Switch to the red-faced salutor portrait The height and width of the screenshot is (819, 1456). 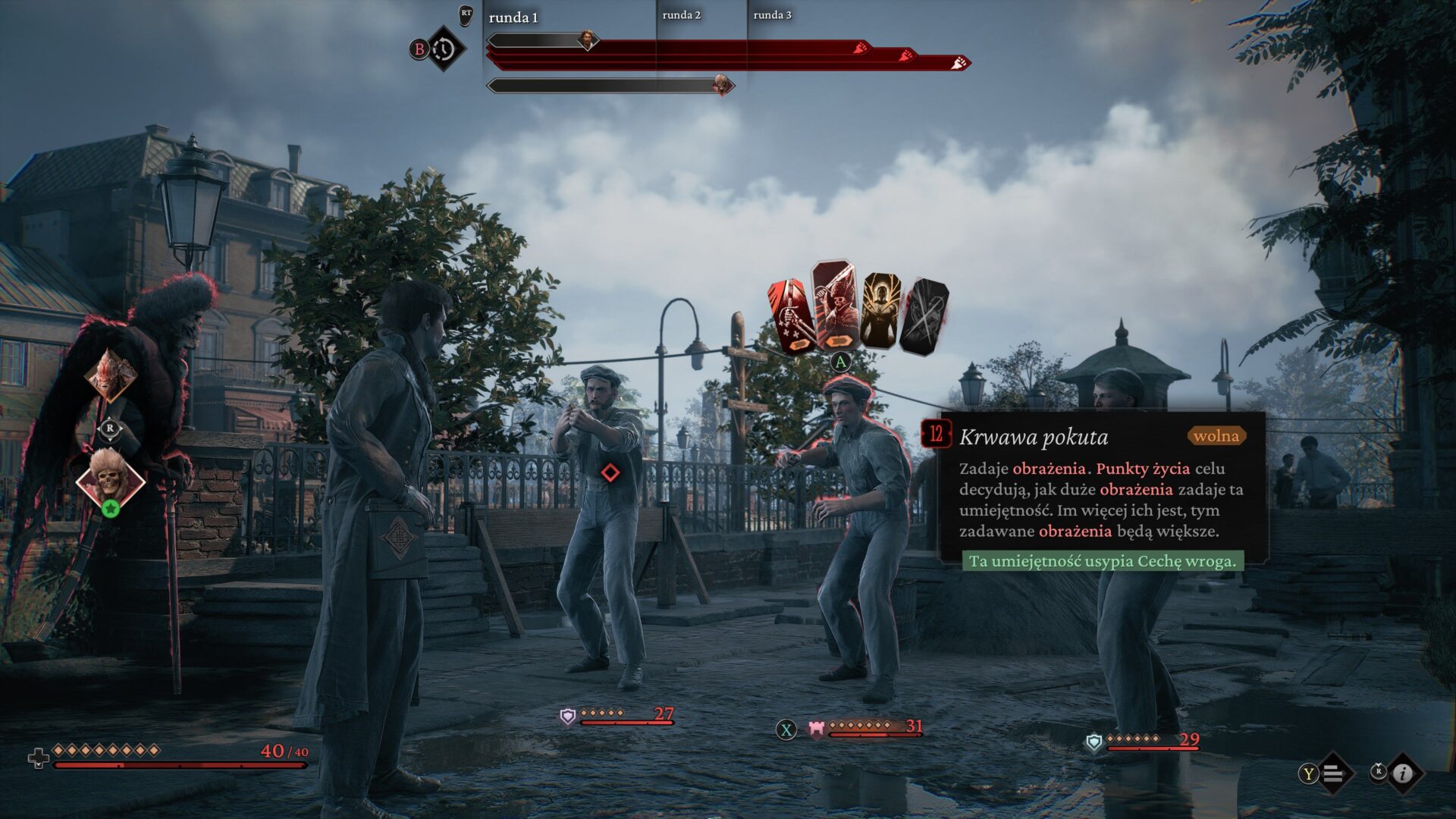point(111,375)
